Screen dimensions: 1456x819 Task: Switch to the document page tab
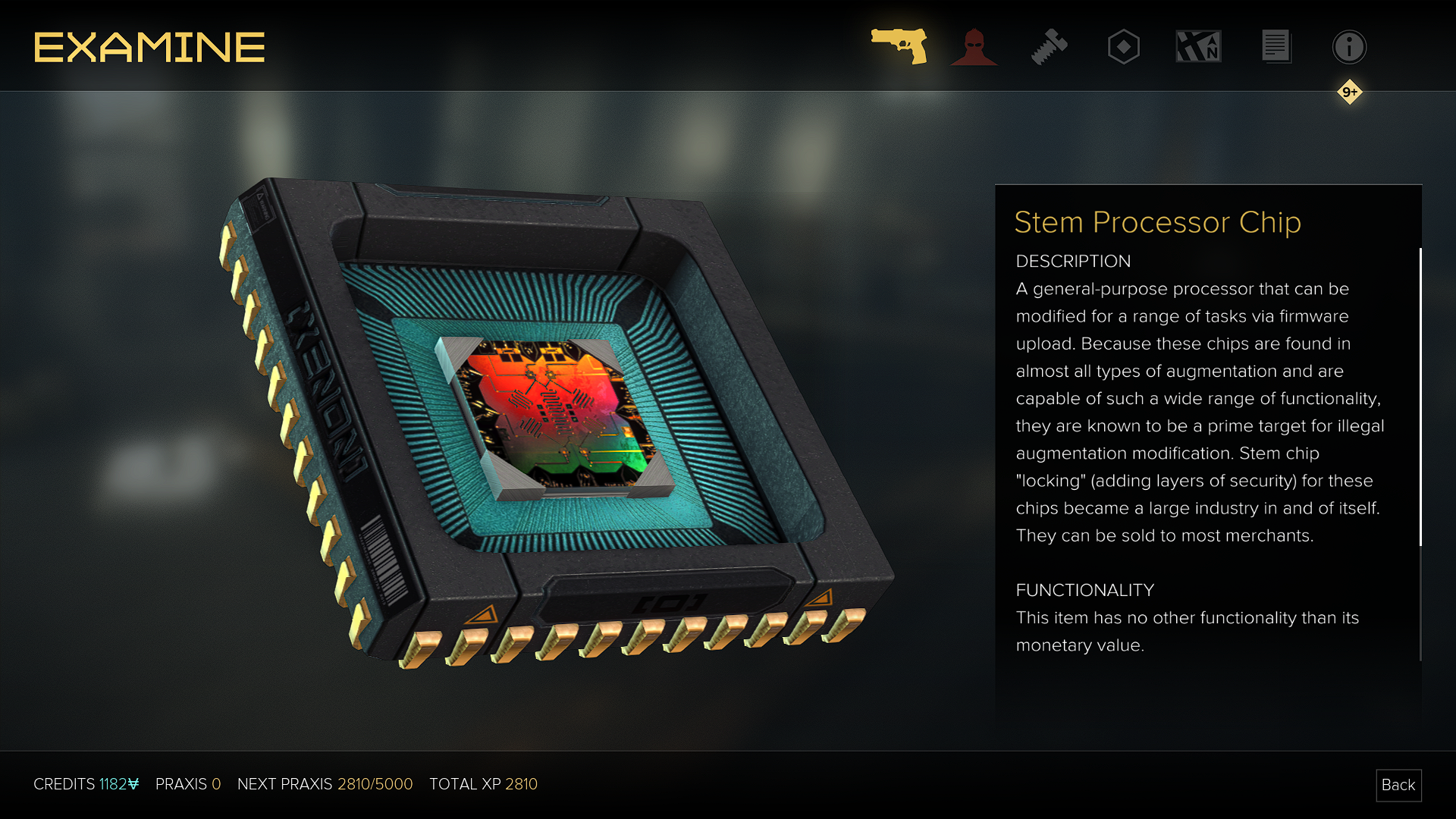pyautogui.click(x=1276, y=47)
